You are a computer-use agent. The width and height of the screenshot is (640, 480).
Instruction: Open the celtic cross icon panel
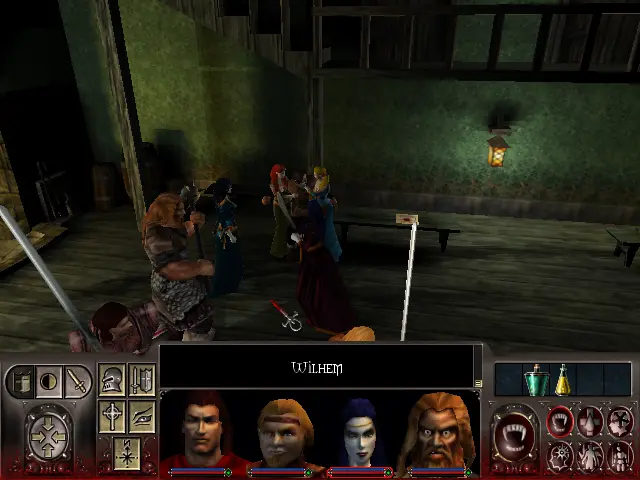tap(112, 416)
